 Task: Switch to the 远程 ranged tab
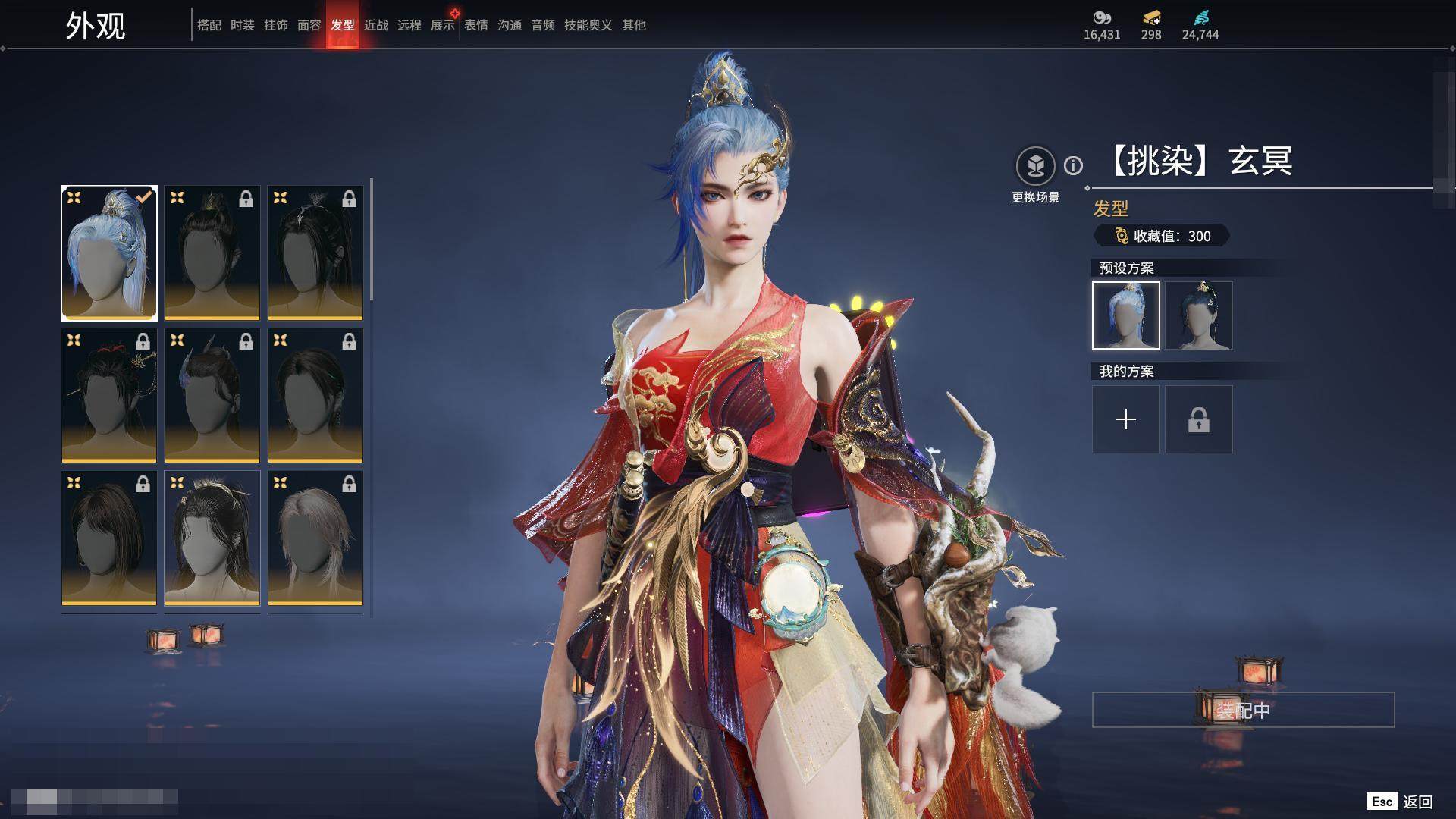[409, 25]
